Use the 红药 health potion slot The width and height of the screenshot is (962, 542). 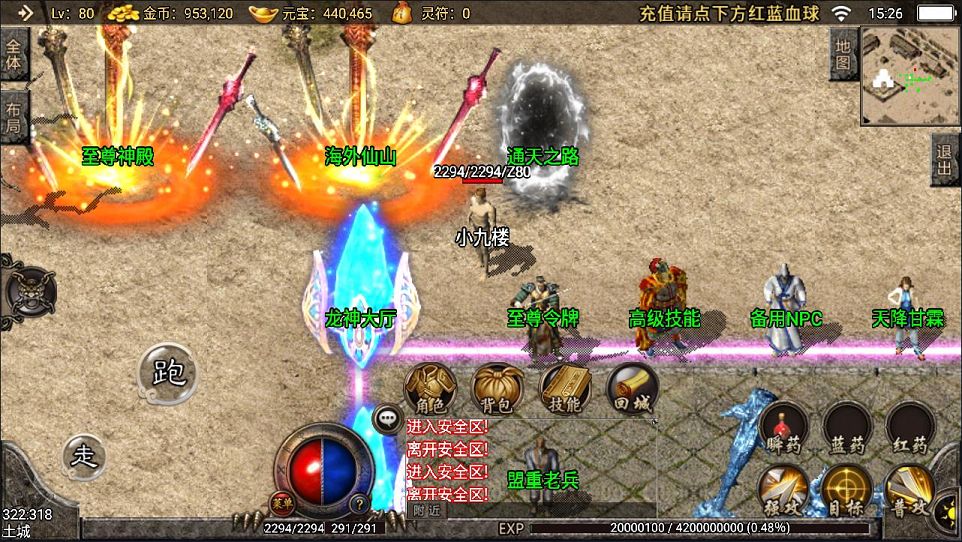(910, 427)
